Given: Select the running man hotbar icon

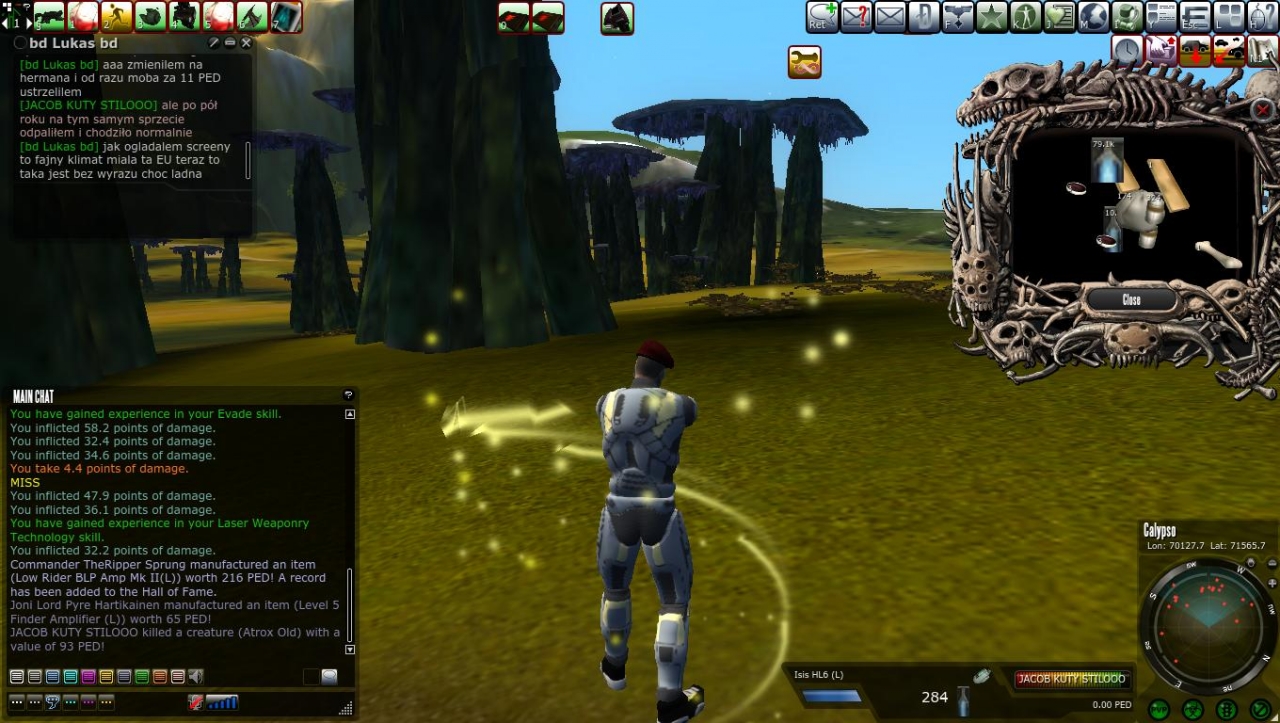Looking at the screenshot, I should coord(116,16).
